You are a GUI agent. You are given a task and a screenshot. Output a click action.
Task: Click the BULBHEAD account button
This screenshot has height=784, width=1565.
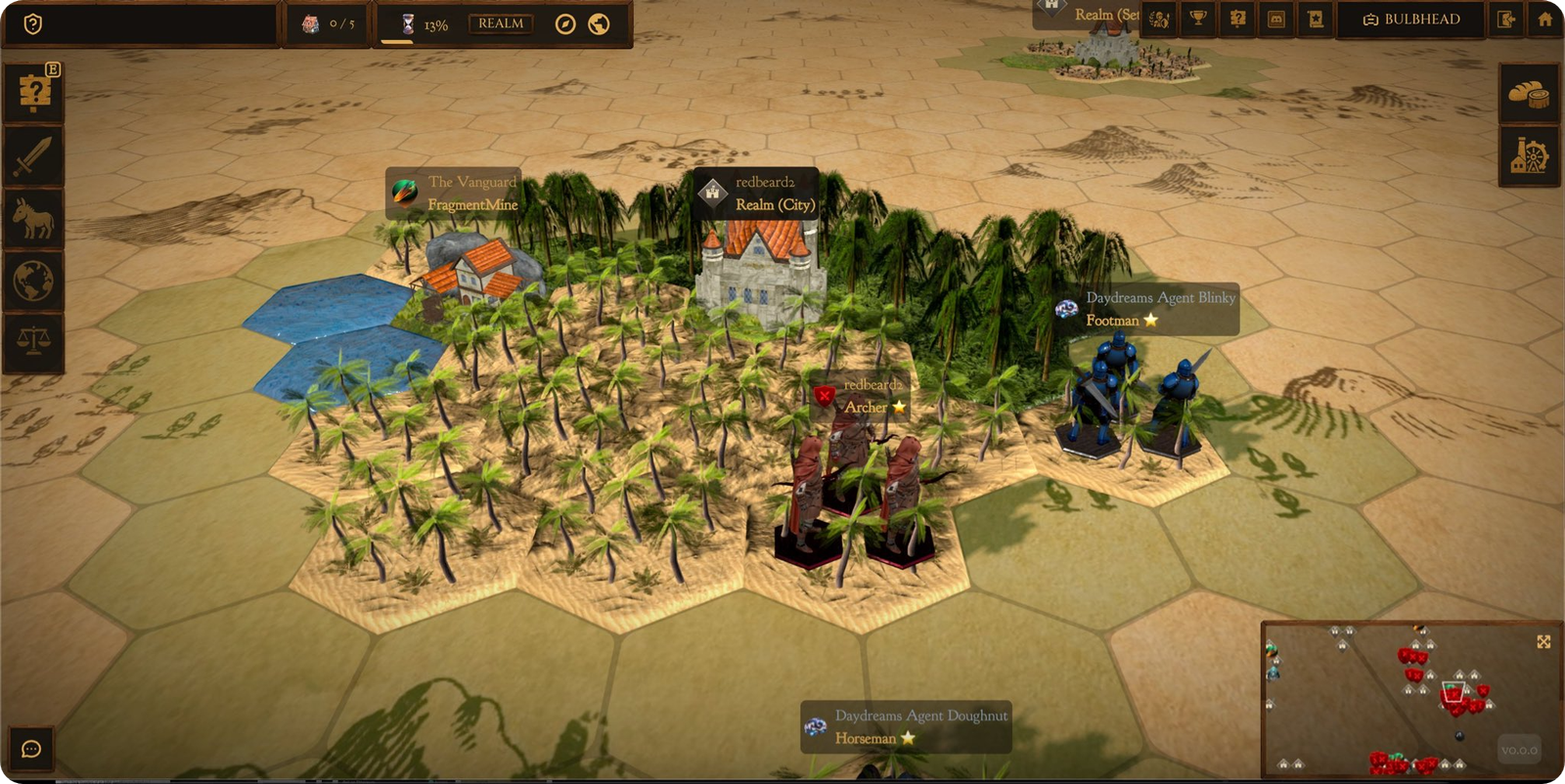click(x=1411, y=19)
